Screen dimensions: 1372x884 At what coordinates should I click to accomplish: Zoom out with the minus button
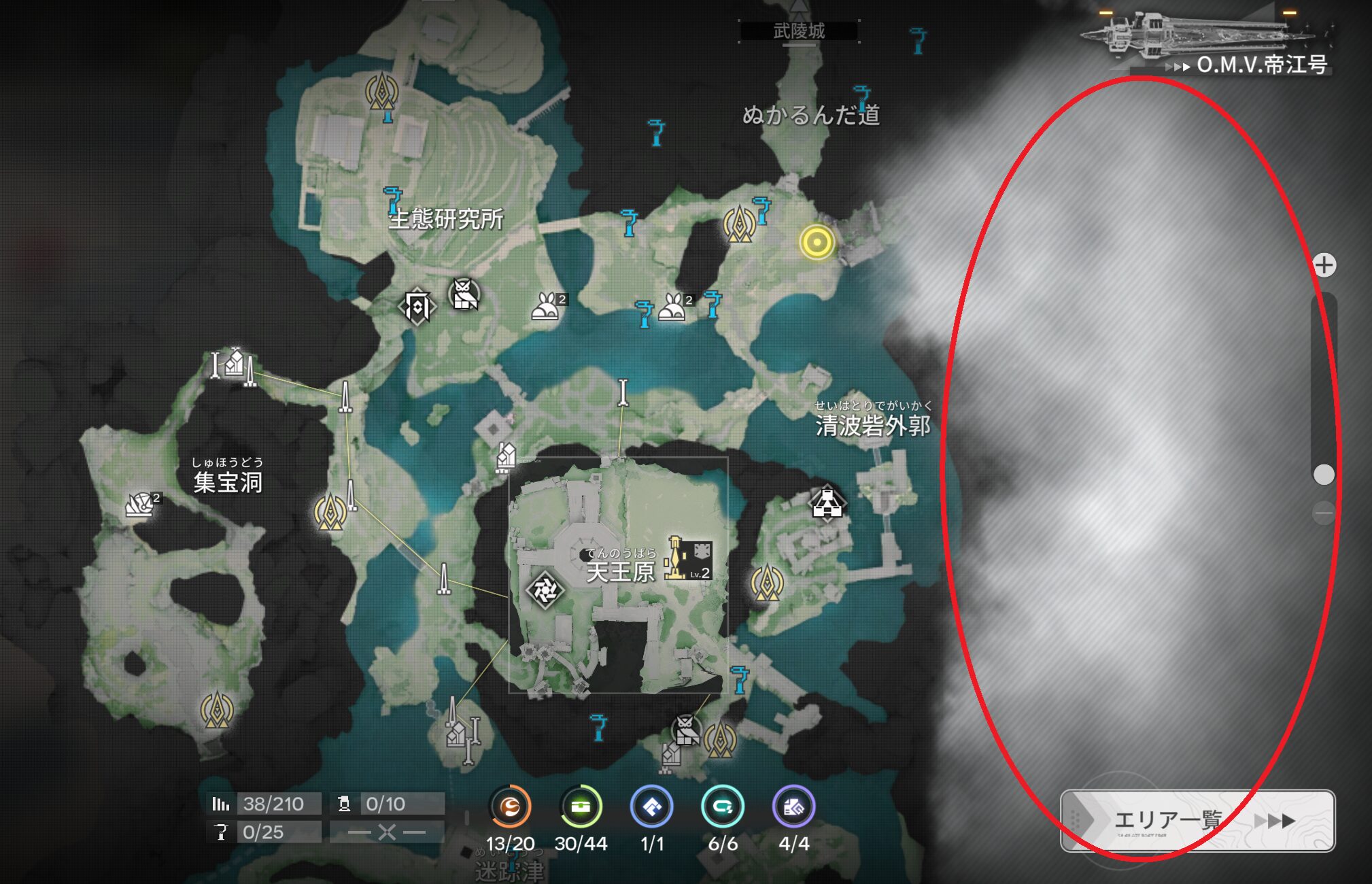(1323, 513)
